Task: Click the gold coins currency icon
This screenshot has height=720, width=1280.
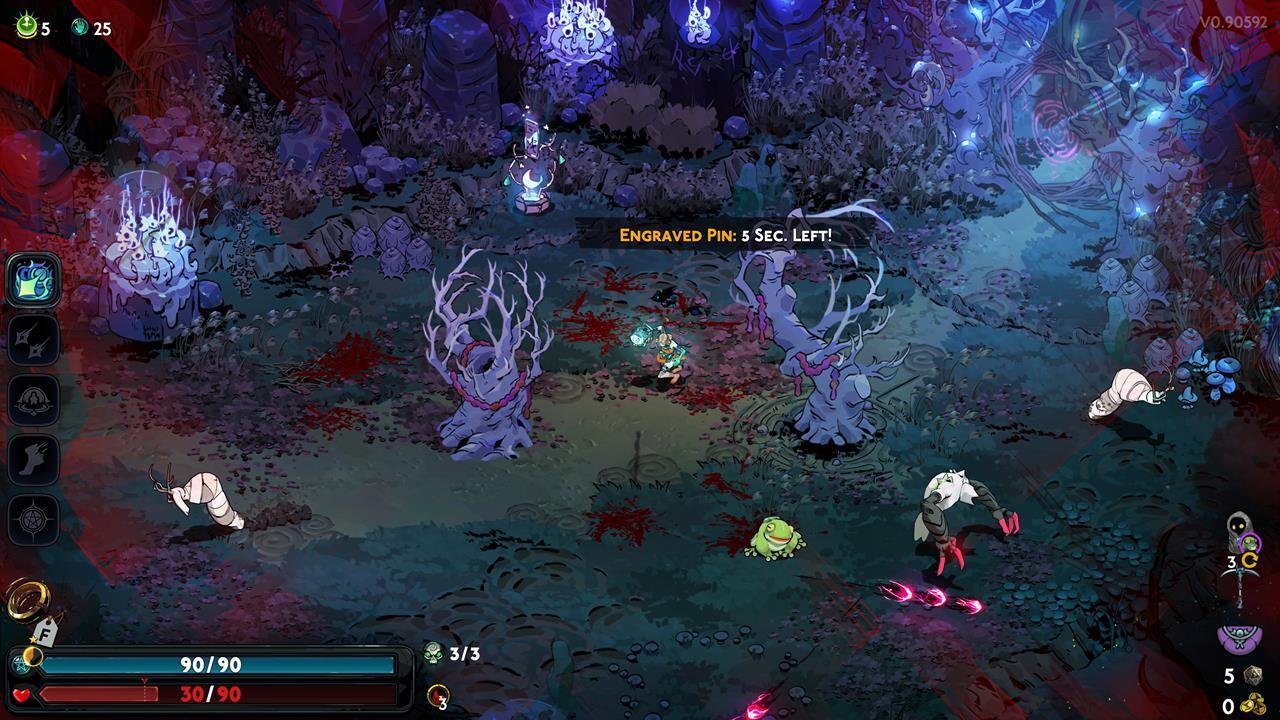Action: [x=1253, y=704]
